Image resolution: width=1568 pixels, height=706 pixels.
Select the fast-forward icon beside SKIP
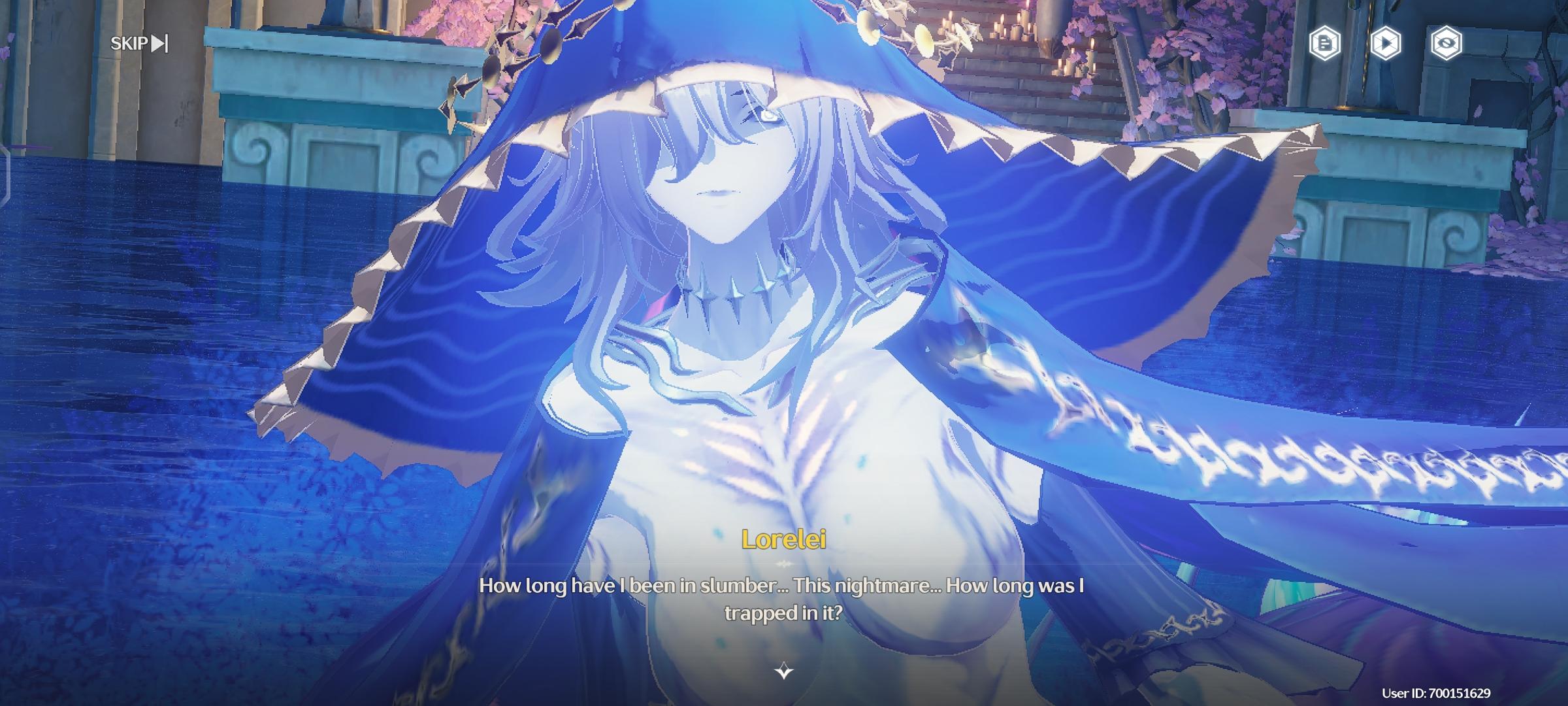[x=159, y=44]
